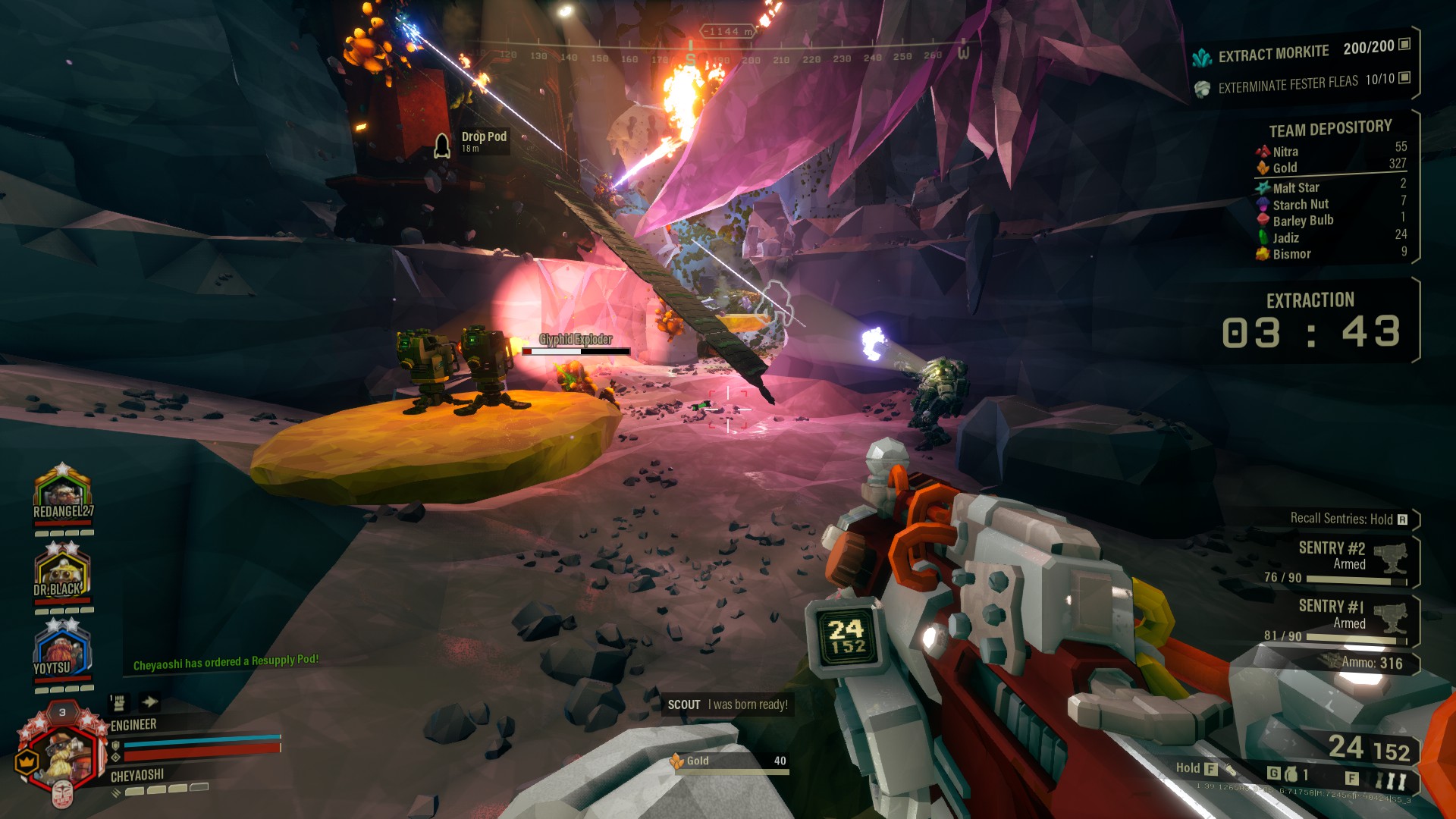This screenshot has height=819, width=1456.
Task: Click REDANGEL27's teammate portrait
Action: (x=62, y=491)
